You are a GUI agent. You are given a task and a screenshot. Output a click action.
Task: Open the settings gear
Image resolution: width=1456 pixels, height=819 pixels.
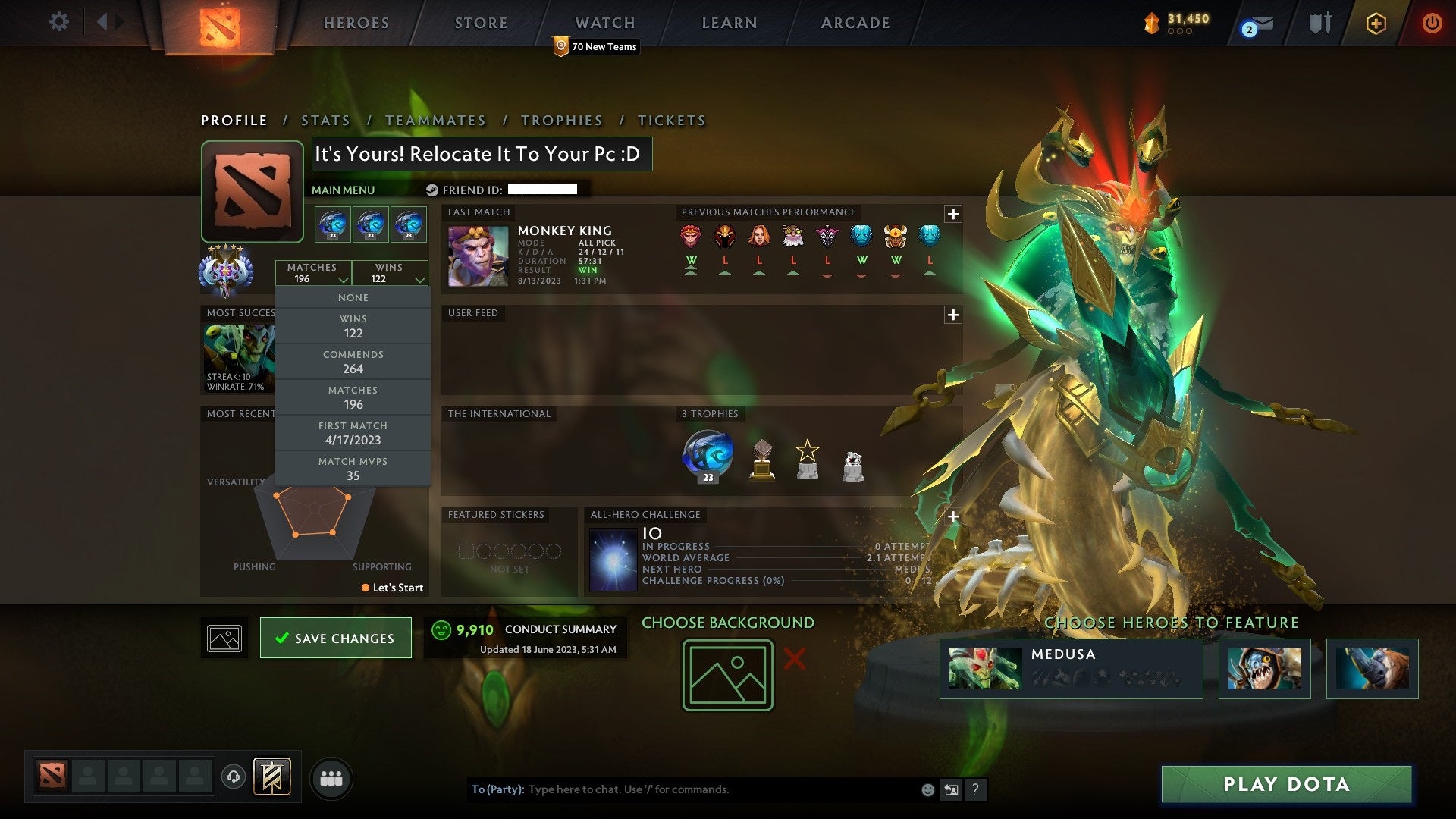coord(59,22)
